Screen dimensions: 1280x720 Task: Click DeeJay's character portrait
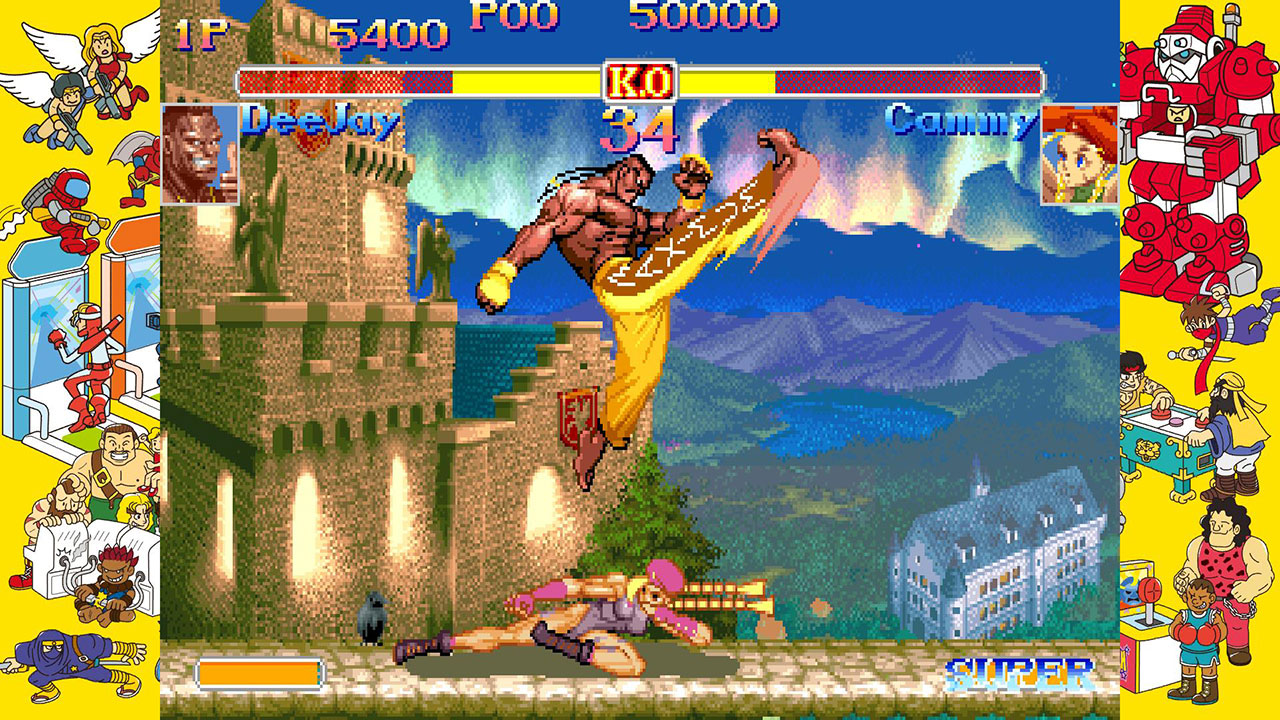point(201,148)
